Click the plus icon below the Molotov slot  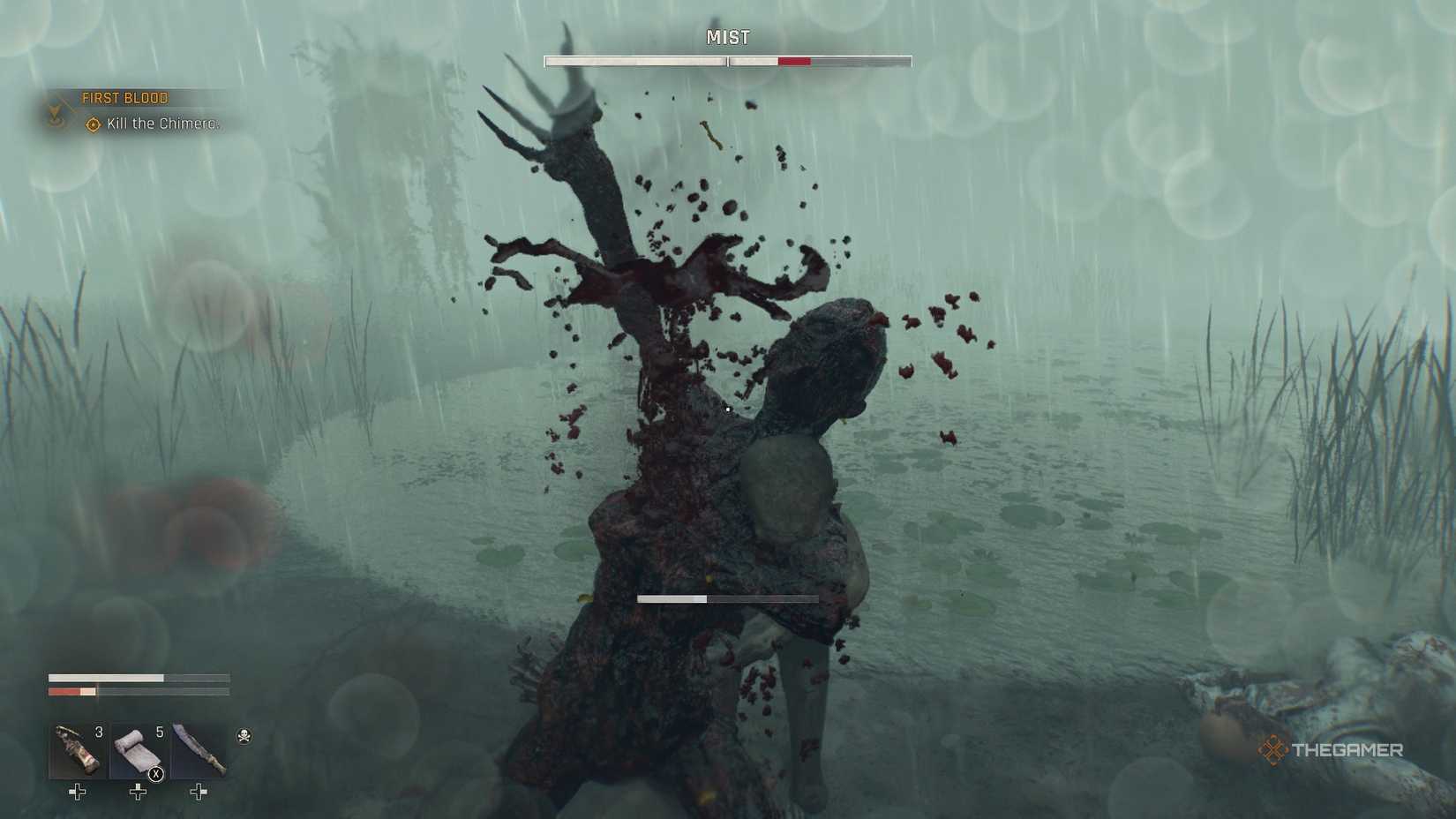(75, 793)
